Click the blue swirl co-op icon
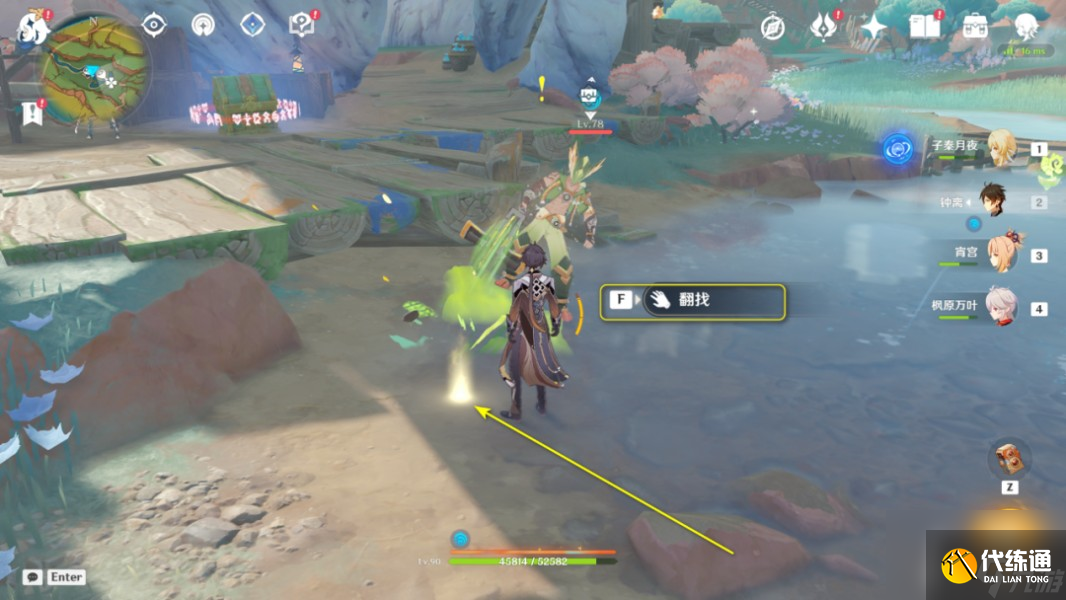Screen dimensions: 1066x600 click(x=898, y=149)
